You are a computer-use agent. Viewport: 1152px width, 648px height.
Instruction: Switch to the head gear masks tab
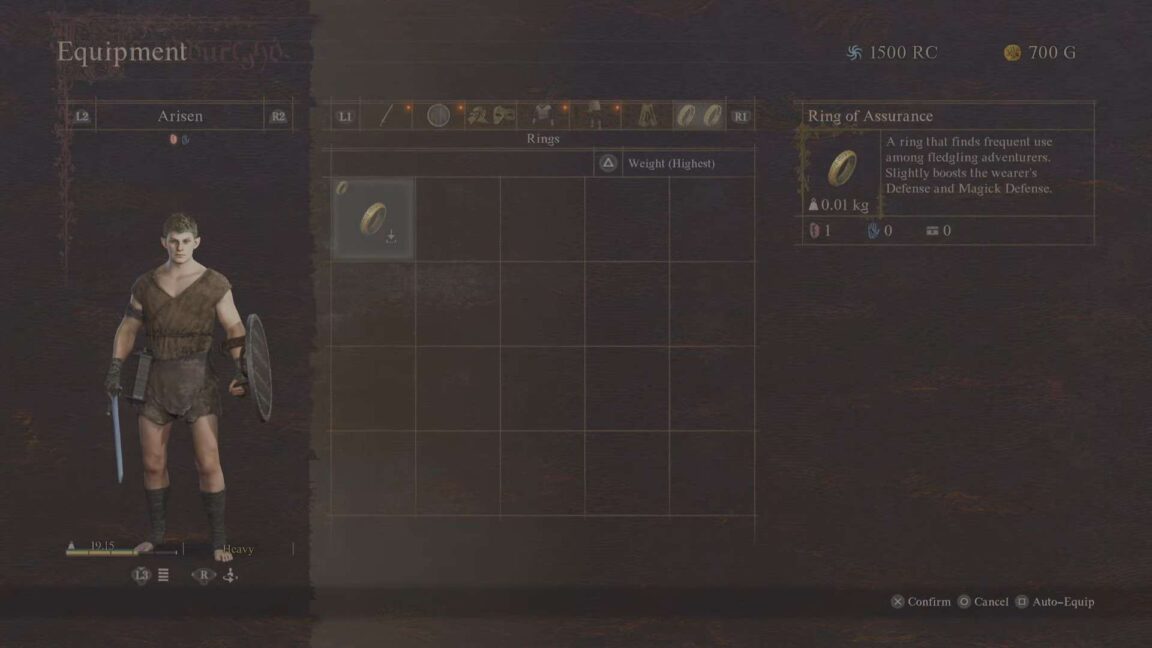pyautogui.click(x=491, y=116)
